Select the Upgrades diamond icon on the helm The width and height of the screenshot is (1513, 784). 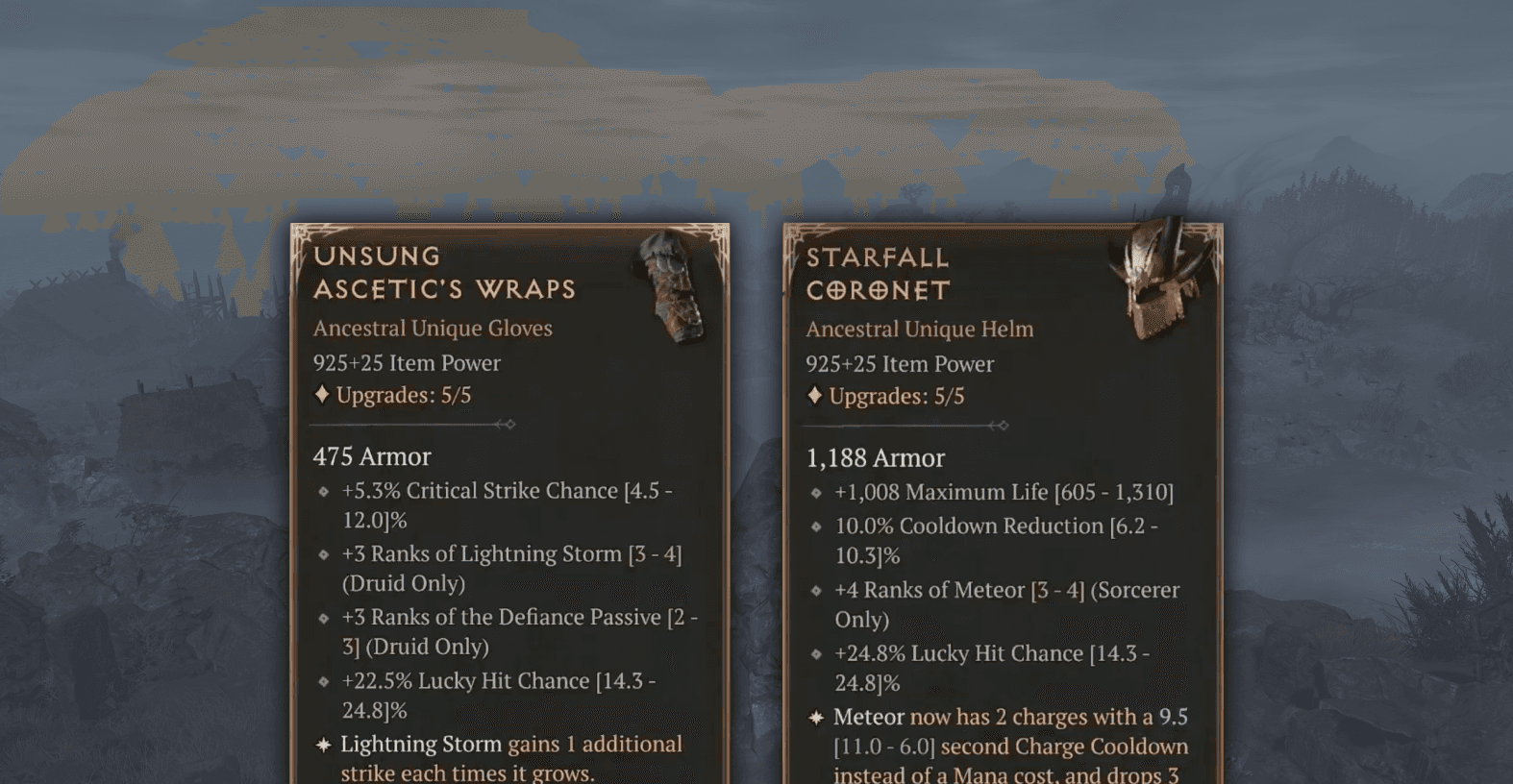[x=815, y=396]
